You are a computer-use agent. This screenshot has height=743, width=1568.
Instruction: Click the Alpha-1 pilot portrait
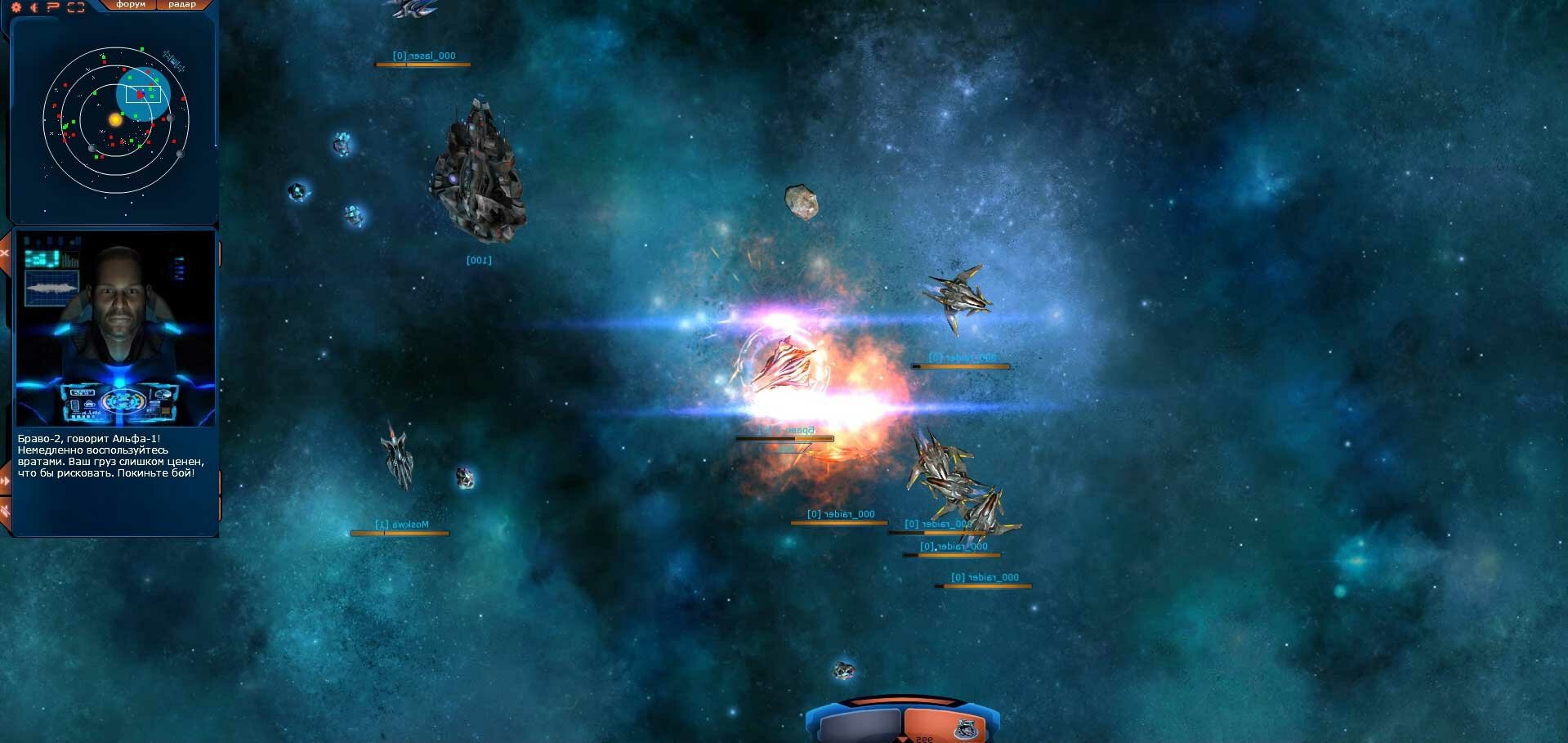click(115, 328)
